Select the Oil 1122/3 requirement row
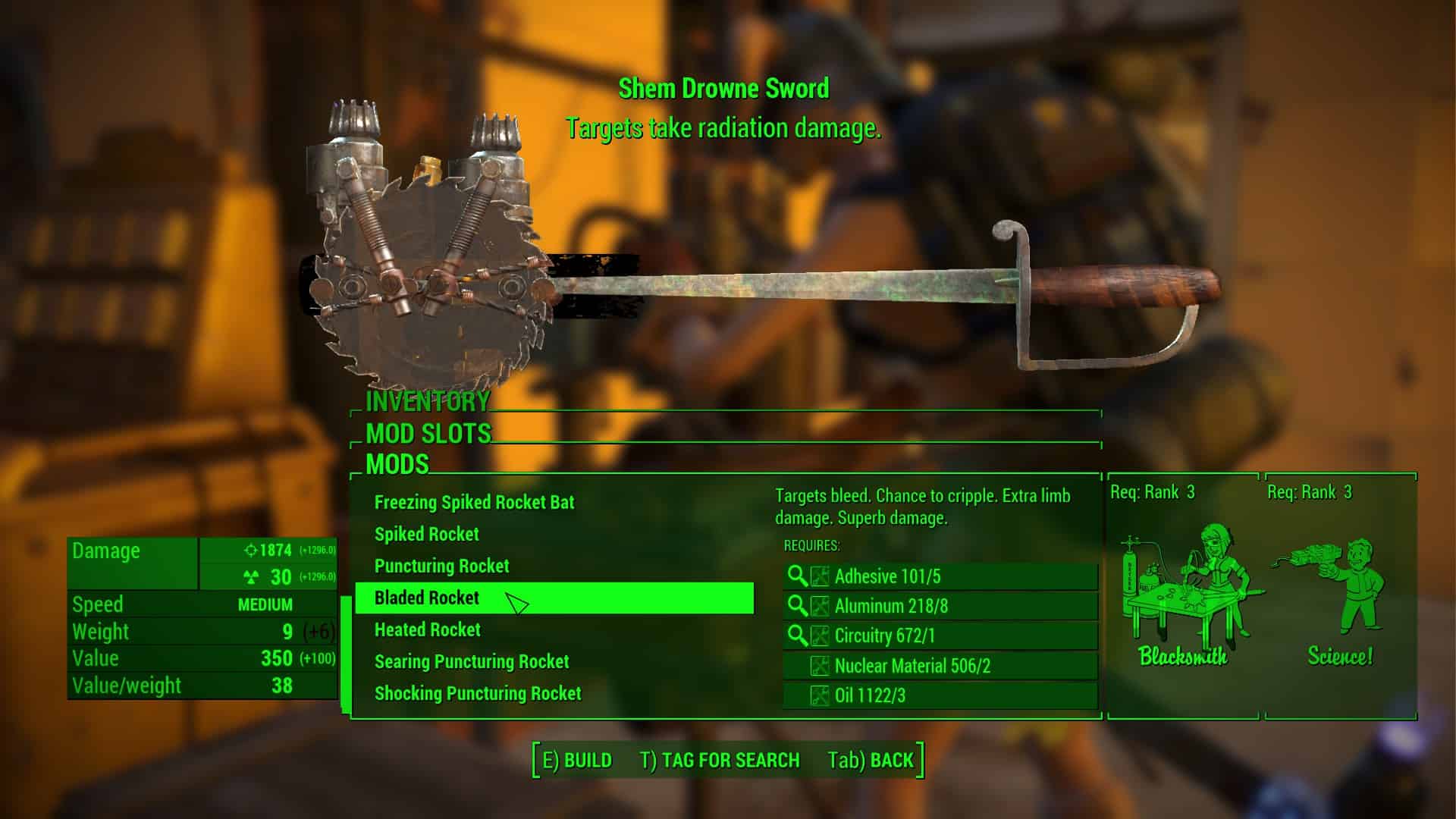This screenshot has height=819, width=1456. [940, 696]
